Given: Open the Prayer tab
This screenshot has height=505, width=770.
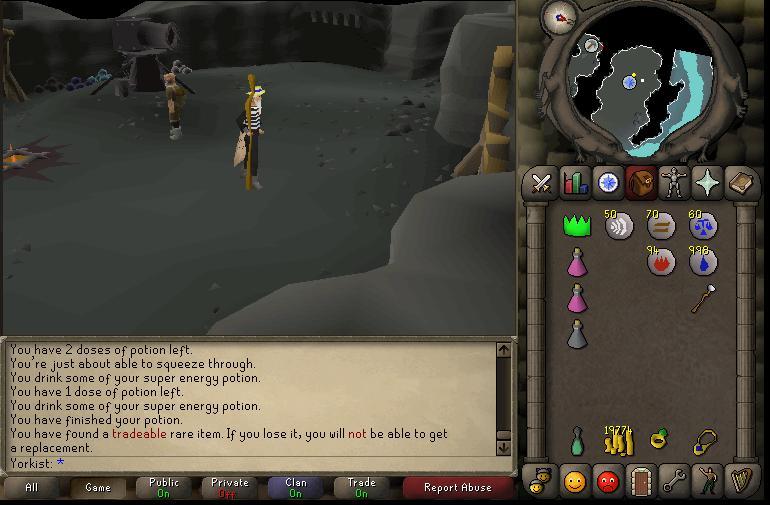Looking at the screenshot, I should (707, 183).
